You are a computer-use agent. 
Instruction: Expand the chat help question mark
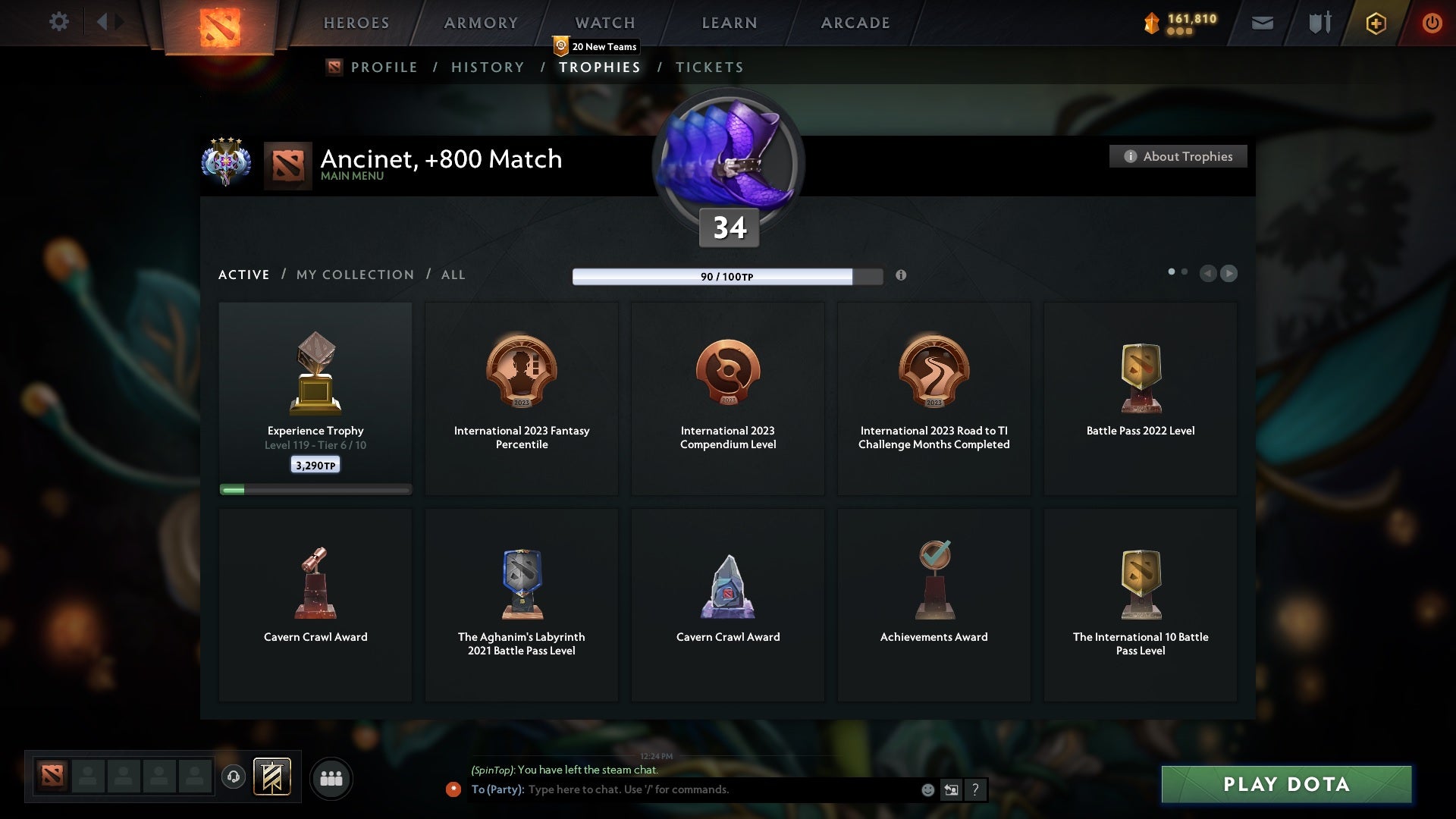975,789
